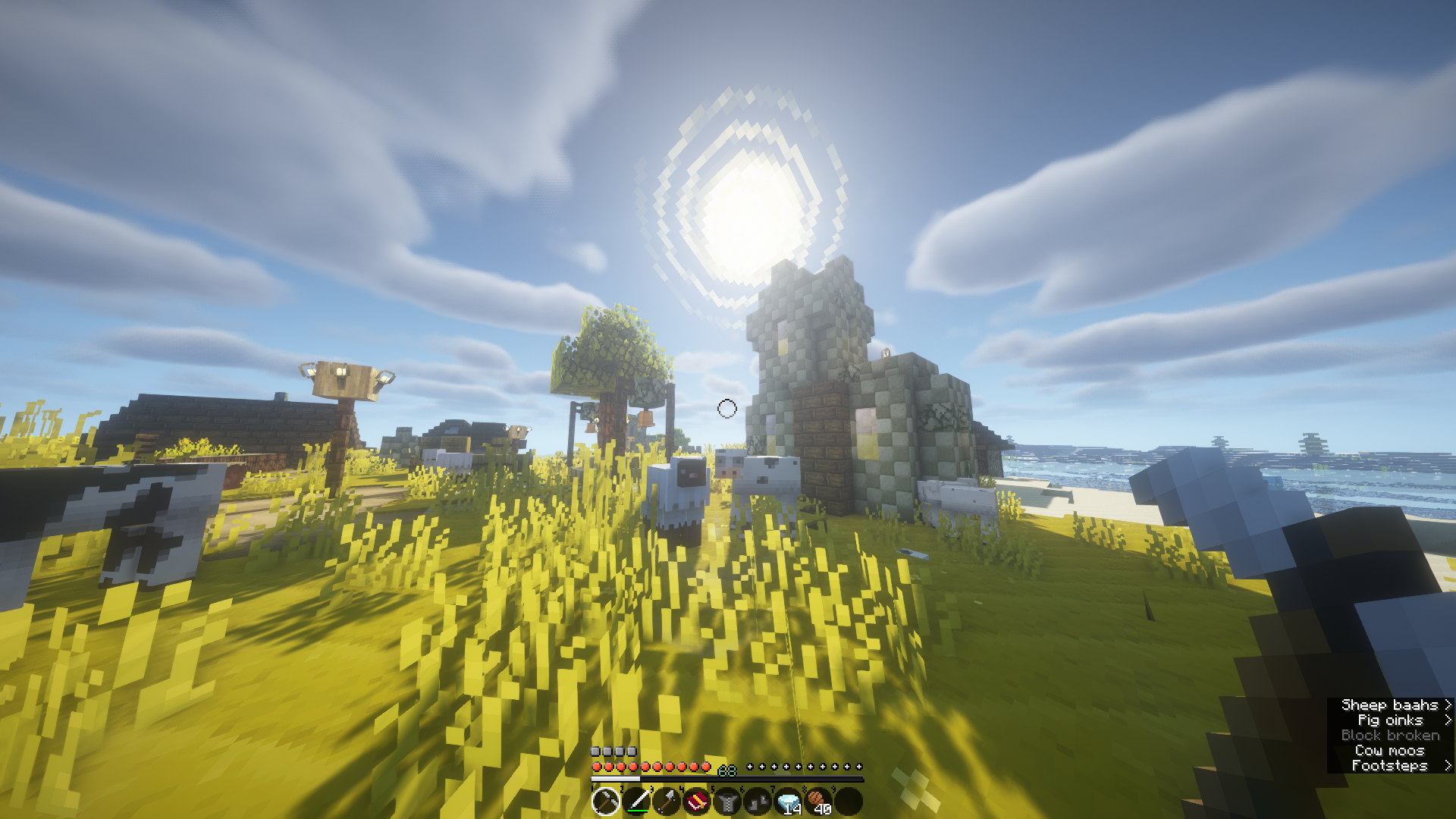The width and height of the screenshot is (1456, 819).
Task: Select the food stack of 40 in slot 8
Action: tap(819, 802)
